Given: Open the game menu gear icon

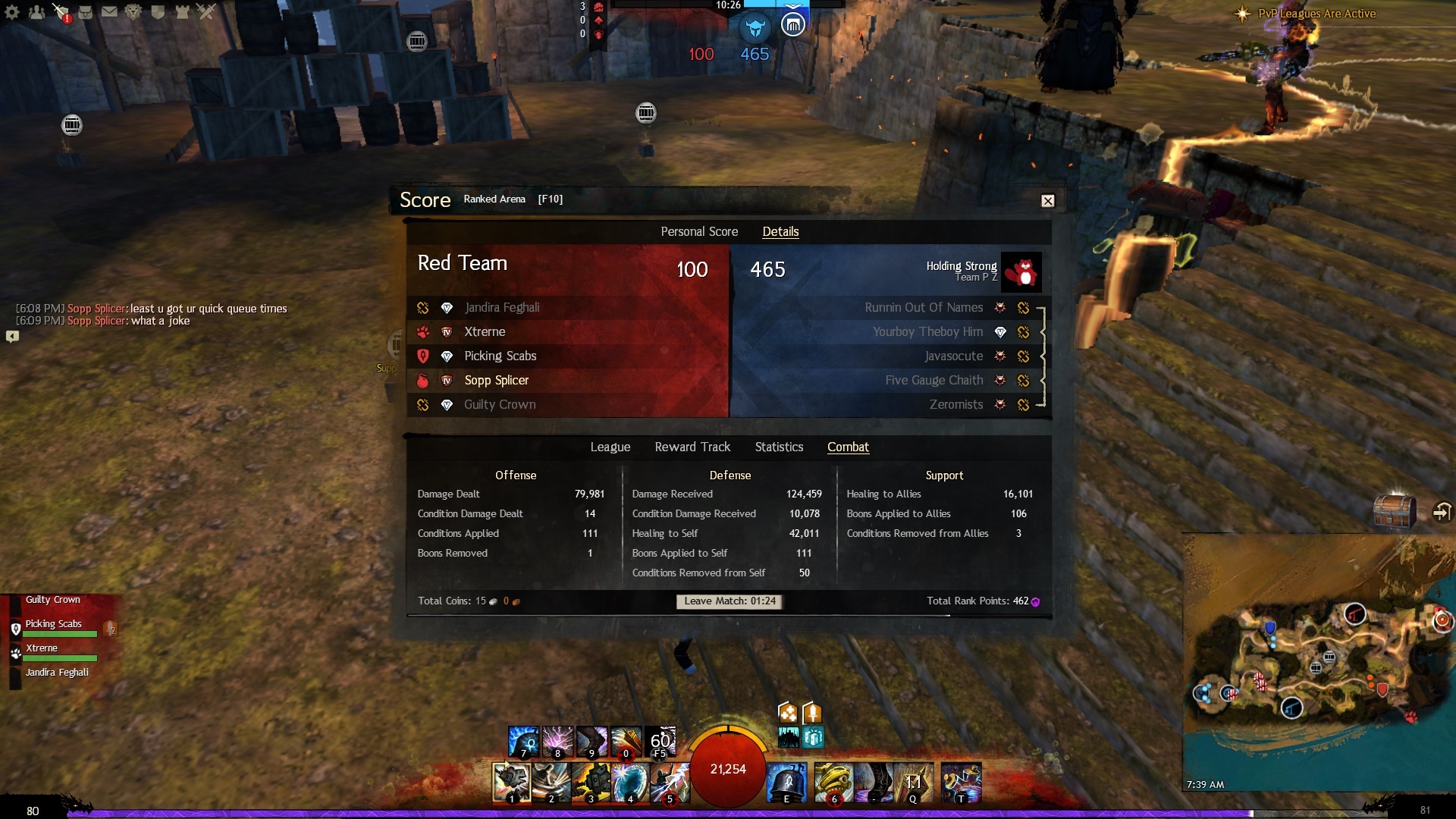Looking at the screenshot, I should point(12,12).
